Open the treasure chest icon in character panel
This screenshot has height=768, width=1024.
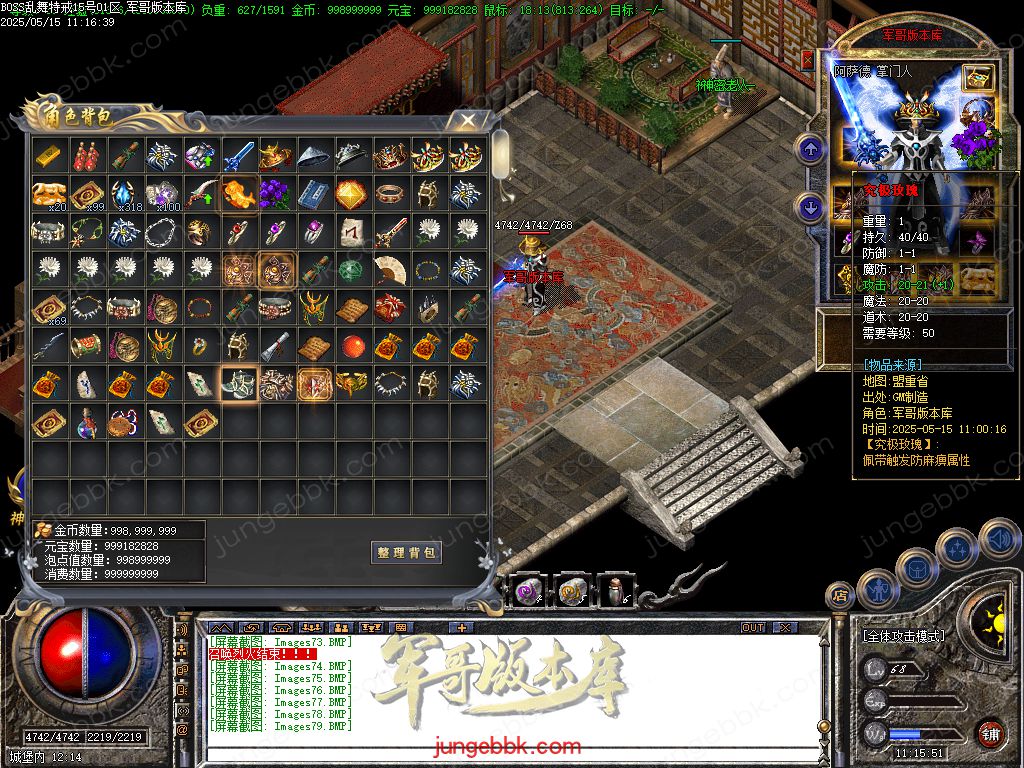click(977, 79)
